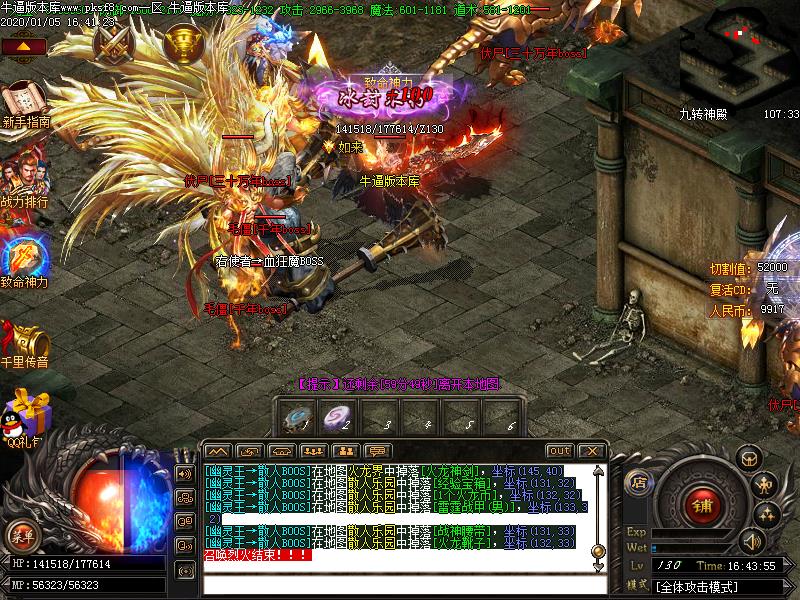Image resolution: width=800 pixels, height=600 pixels.
Task: Activate the 致命神力 icon on left sidebar
Action: [x=23, y=256]
